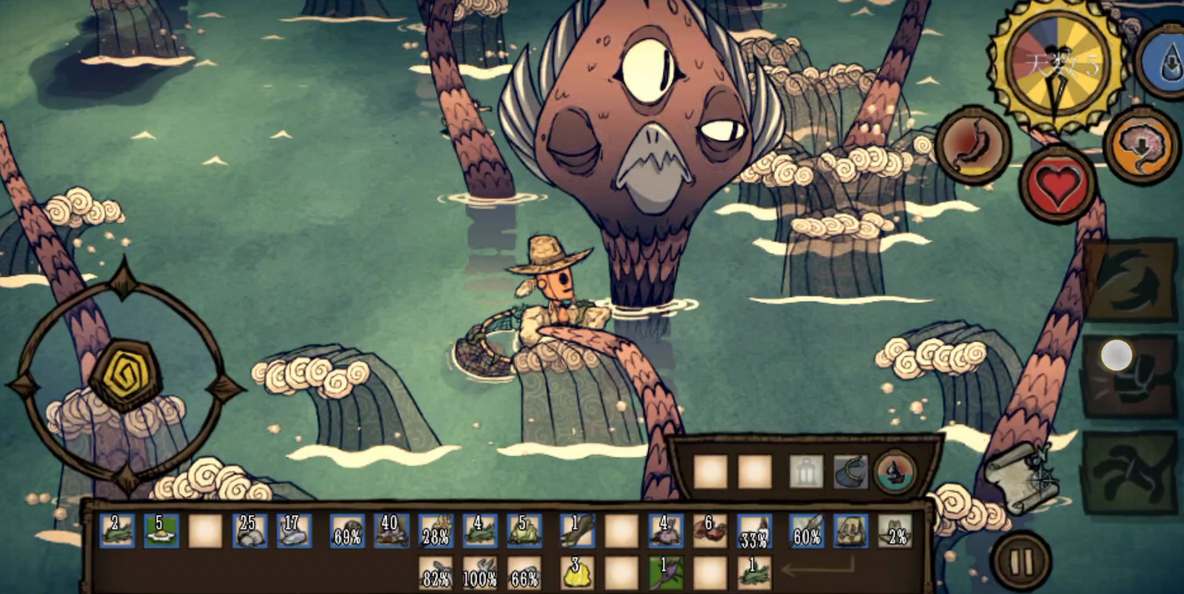Select the yellow item stack of 3
The width and height of the screenshot is (1184, 594).
click(577, 573)
